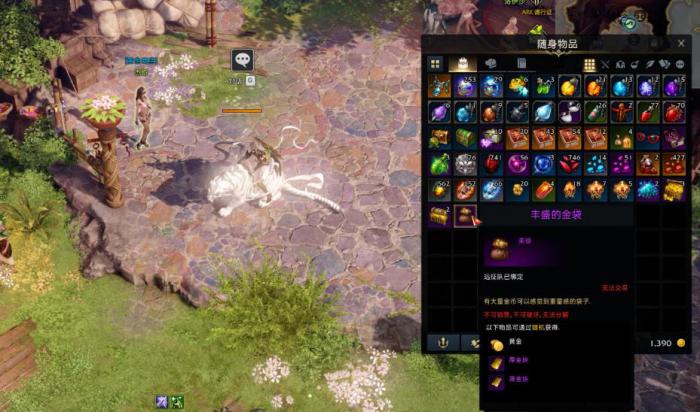
Task: Select the green treasure chest item
Action: (465, 137)
